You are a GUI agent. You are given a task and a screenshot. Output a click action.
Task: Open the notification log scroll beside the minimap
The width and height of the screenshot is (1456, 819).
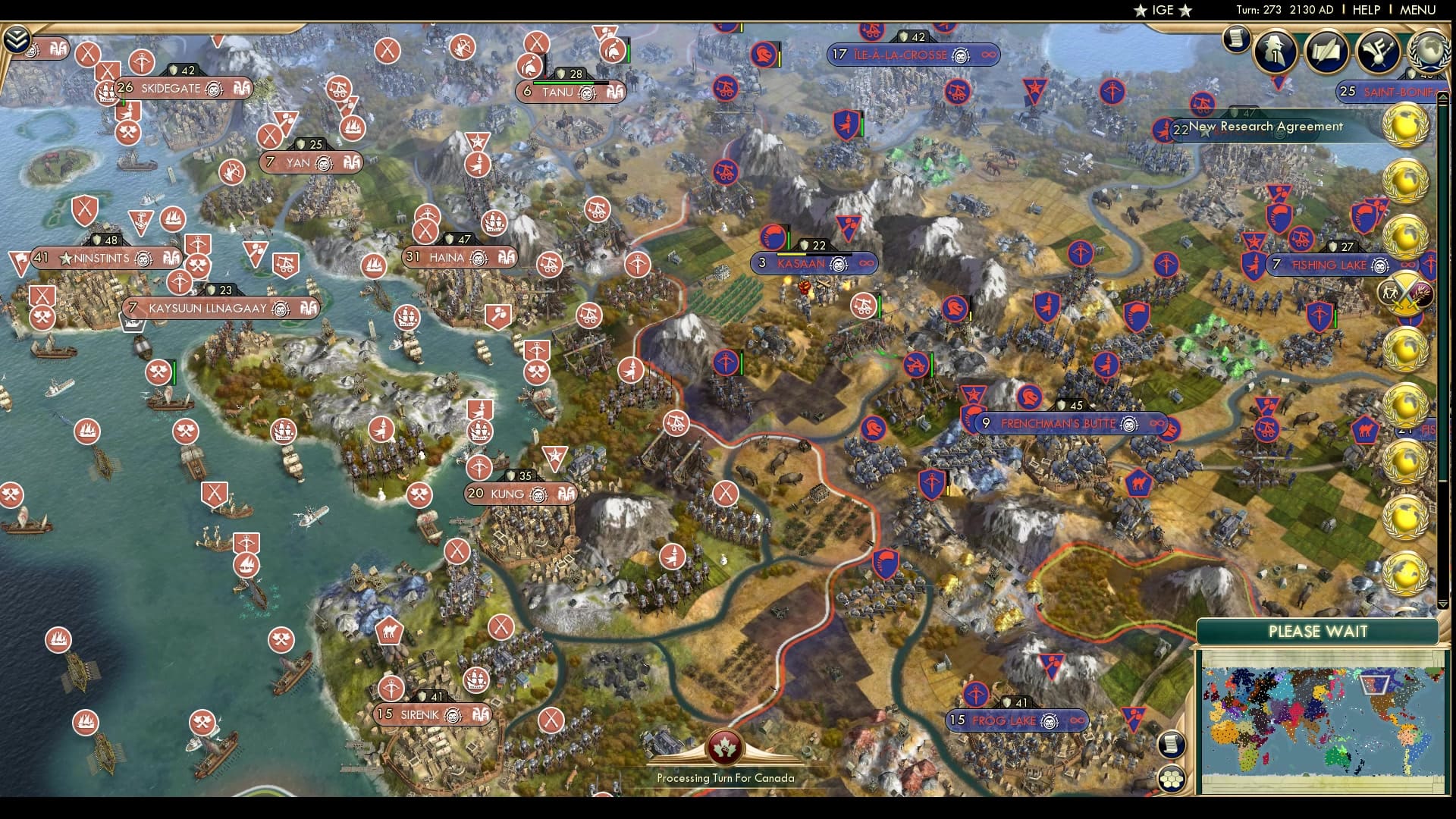click(x=1171, y=745)
